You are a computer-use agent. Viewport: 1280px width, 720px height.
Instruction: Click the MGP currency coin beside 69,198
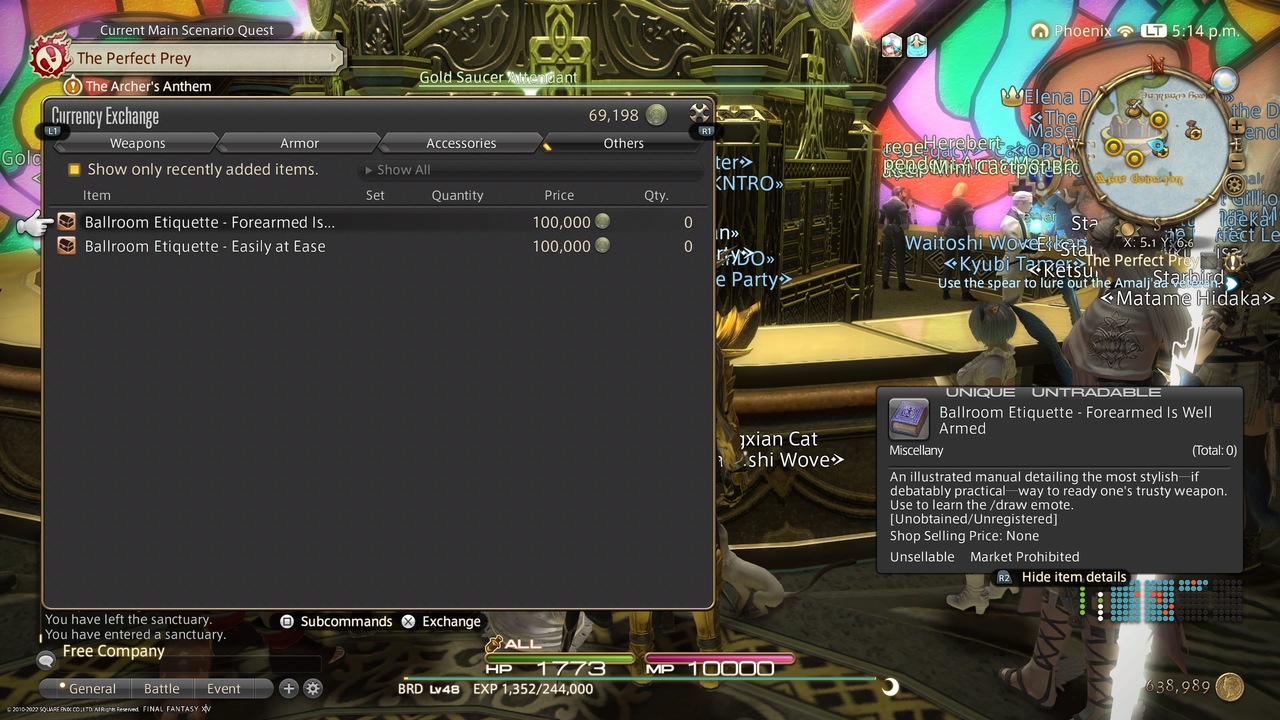tap(655, 115)
